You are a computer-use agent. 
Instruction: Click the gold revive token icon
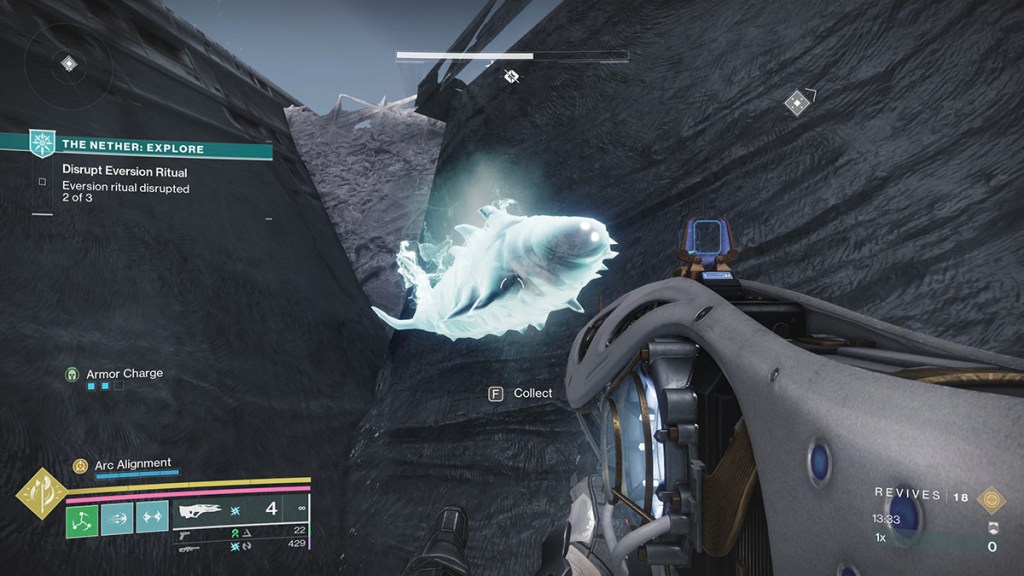pos(990,499)
